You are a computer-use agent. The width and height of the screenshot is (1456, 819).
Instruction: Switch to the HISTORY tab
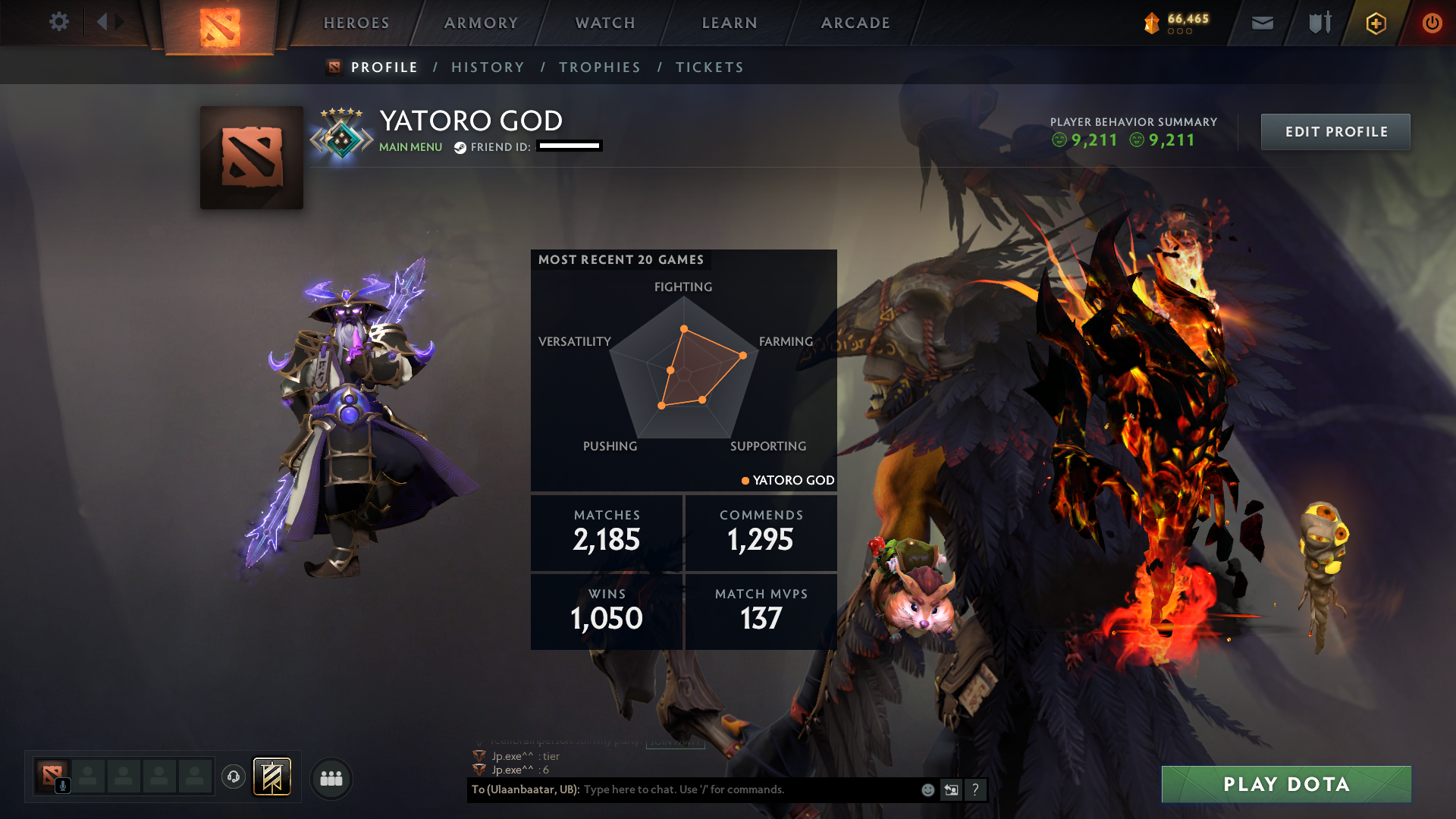click(x=488, y=67)
